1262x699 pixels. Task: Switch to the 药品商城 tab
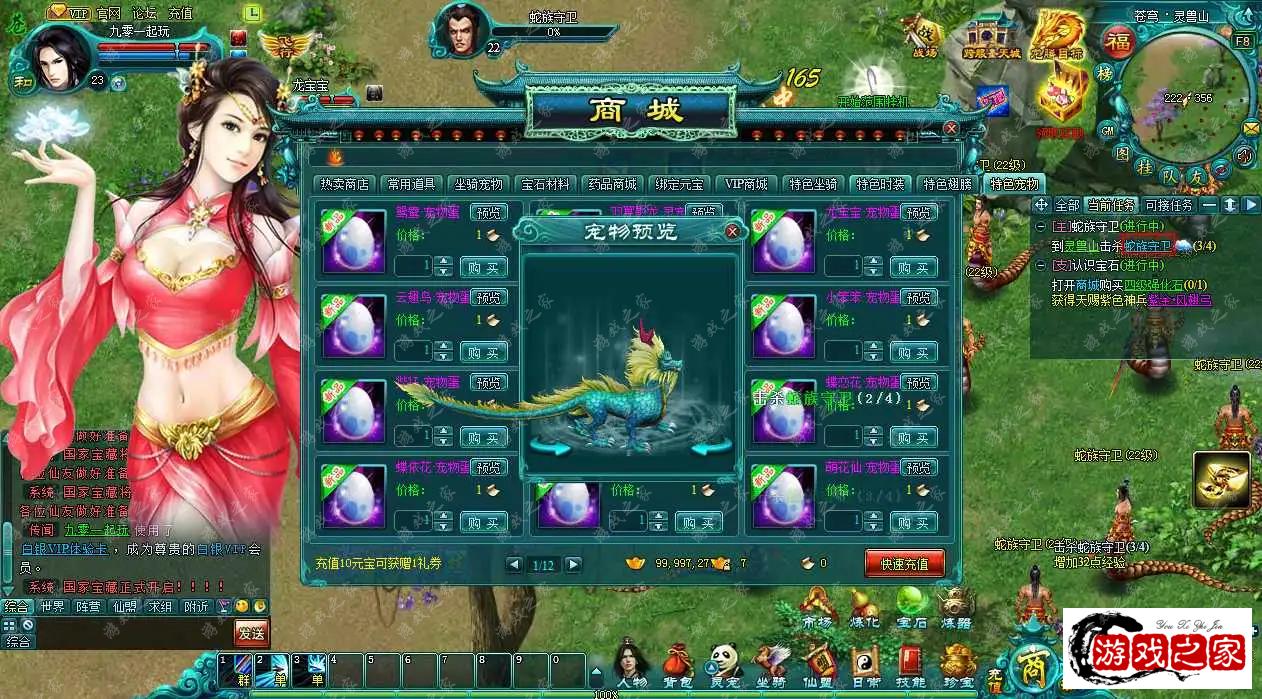(x=611, y=184)
